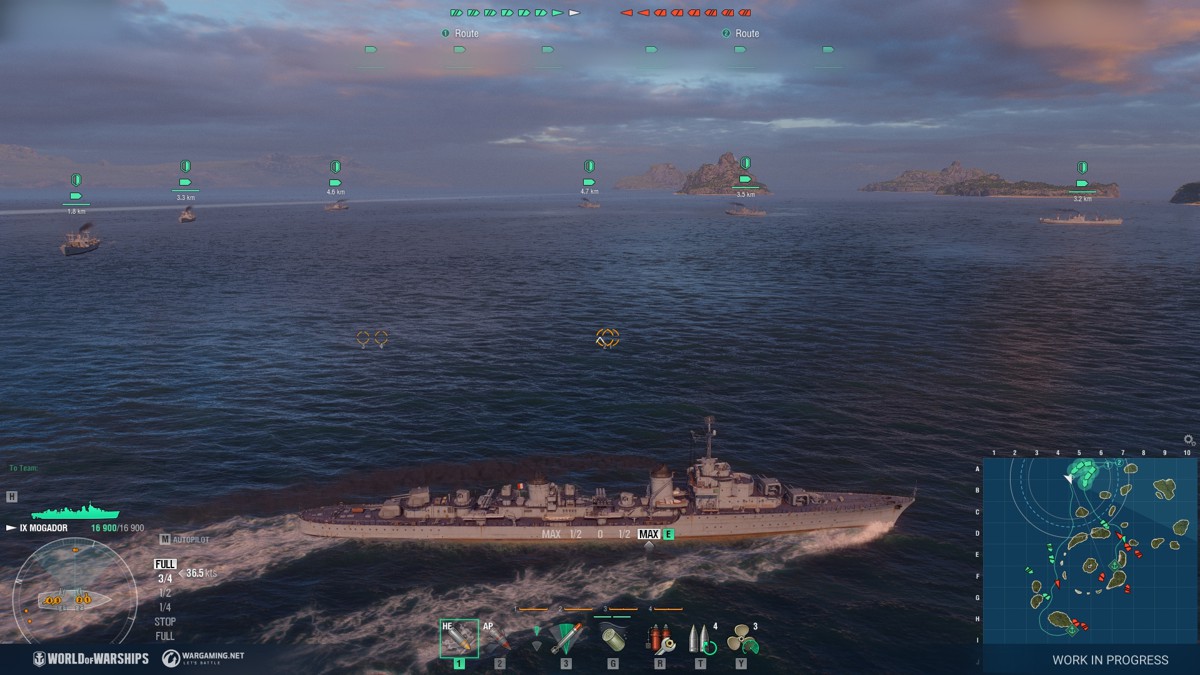Screen dimensions: 1200x675
Task: Open the minimap settings gear
Action: [1189, 440]
